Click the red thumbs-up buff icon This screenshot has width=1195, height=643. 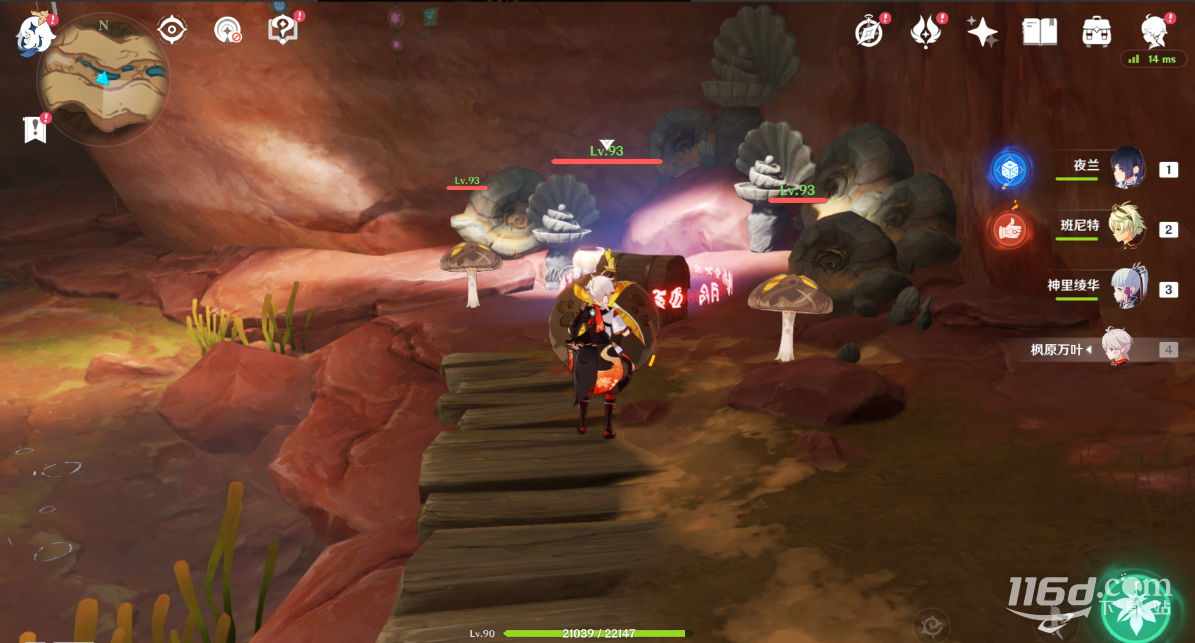pos(1009,230)
